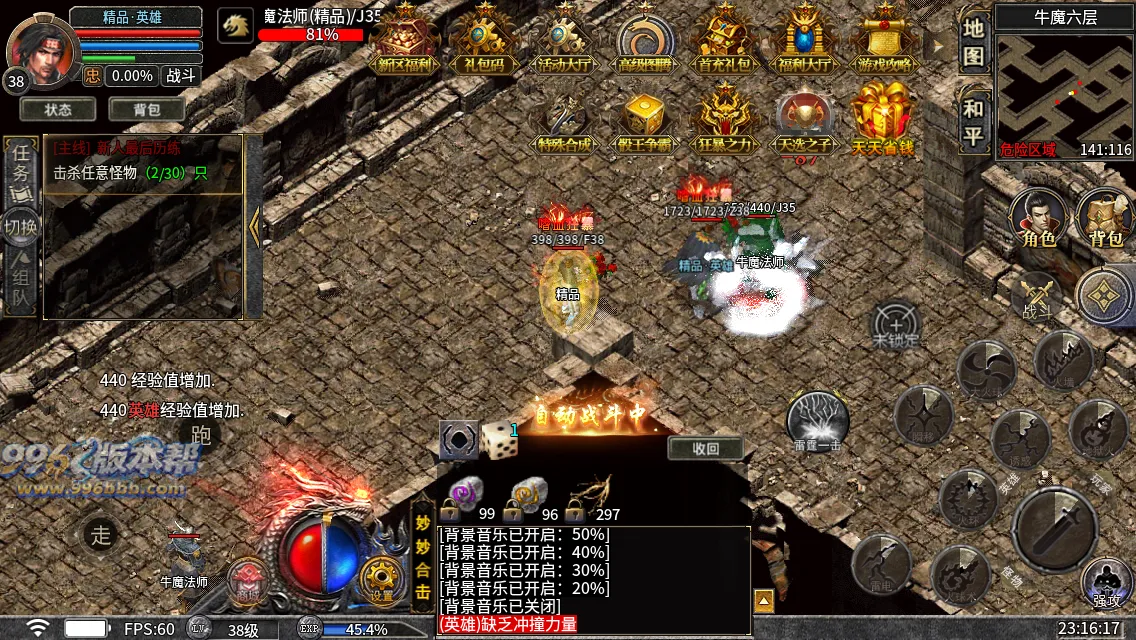This screenshot has height=640, width=1136.
Task: Cast the 雷霆一击 thunder strike skill
Action: (x=817, y=420)
